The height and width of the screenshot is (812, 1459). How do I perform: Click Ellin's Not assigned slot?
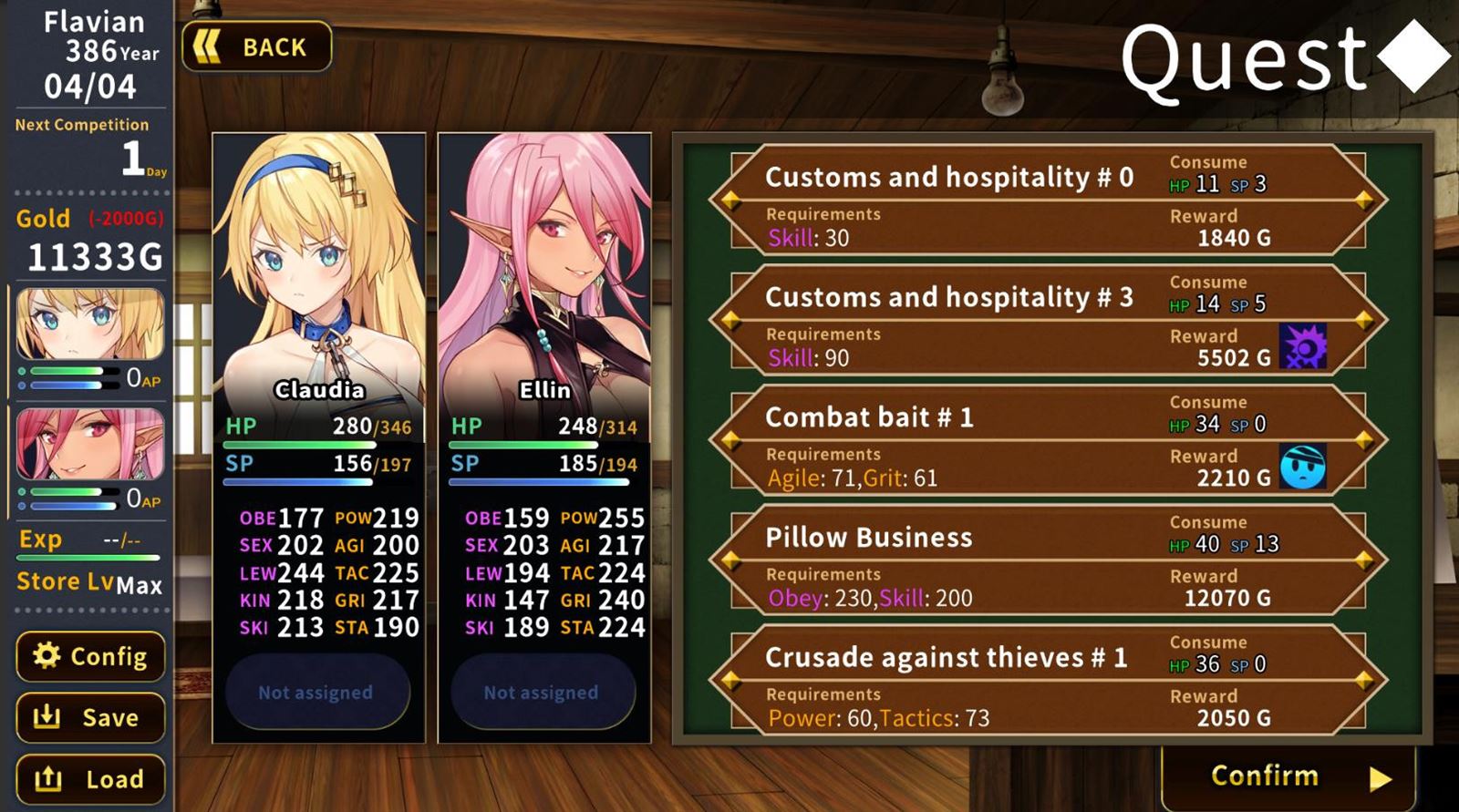tap(542, 693)
